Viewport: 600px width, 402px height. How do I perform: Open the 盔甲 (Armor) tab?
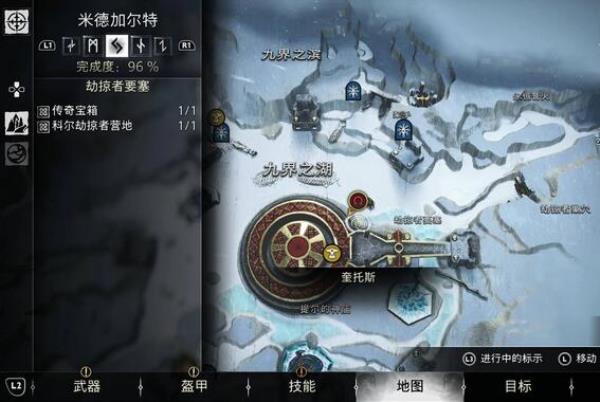(x=194, y=386)
